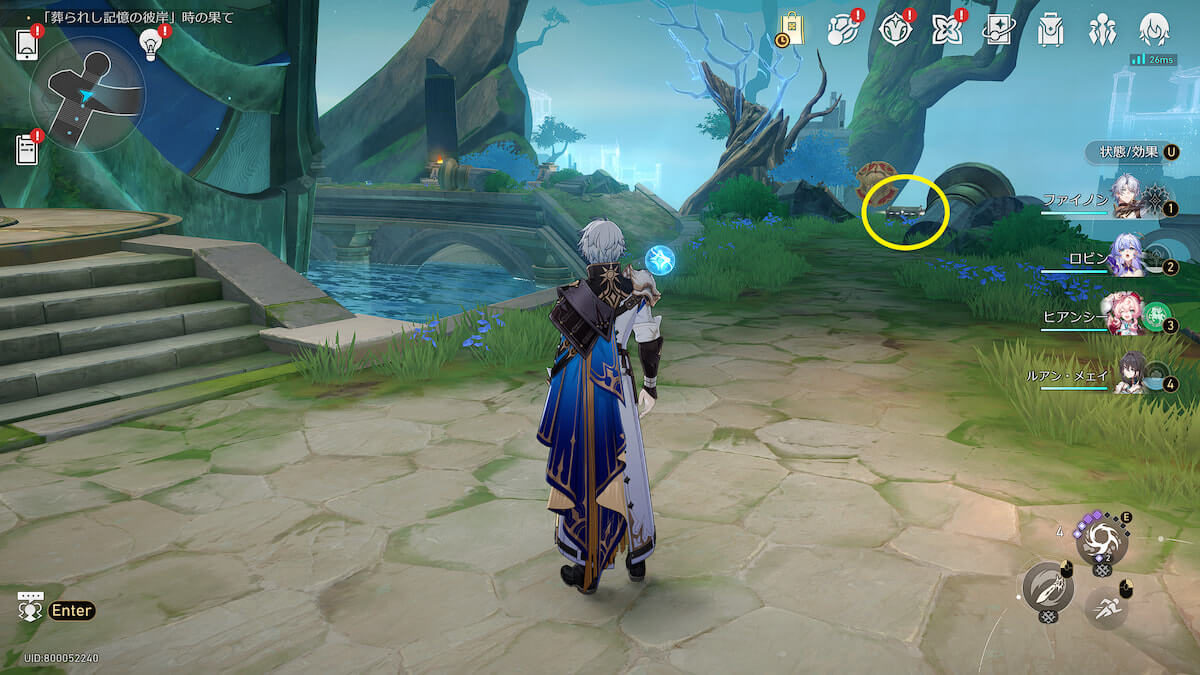This screenshot has height=675, width=1200.
Task: Open the round beast-face emblem icon
Action: [x=894, y=30]
